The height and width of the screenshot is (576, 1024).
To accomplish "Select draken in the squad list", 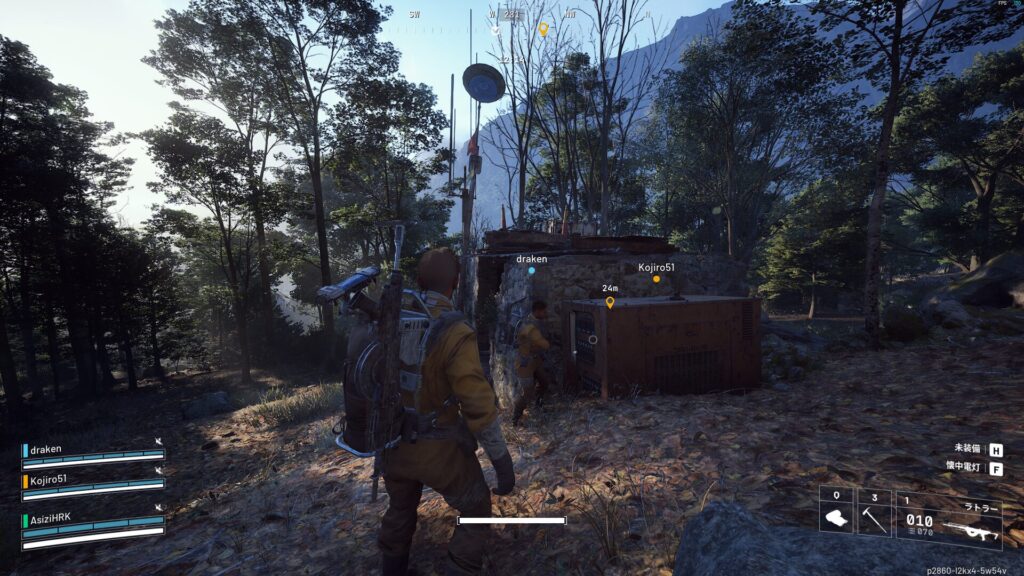I will [46, 449].
